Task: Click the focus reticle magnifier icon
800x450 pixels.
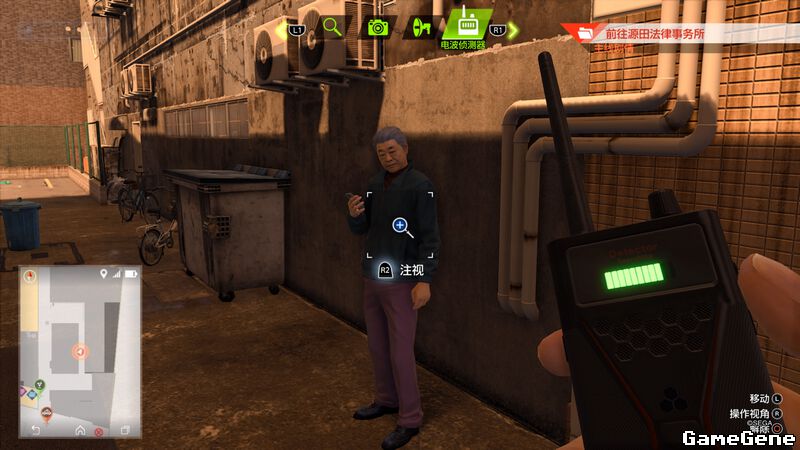Action: point(400,226)
